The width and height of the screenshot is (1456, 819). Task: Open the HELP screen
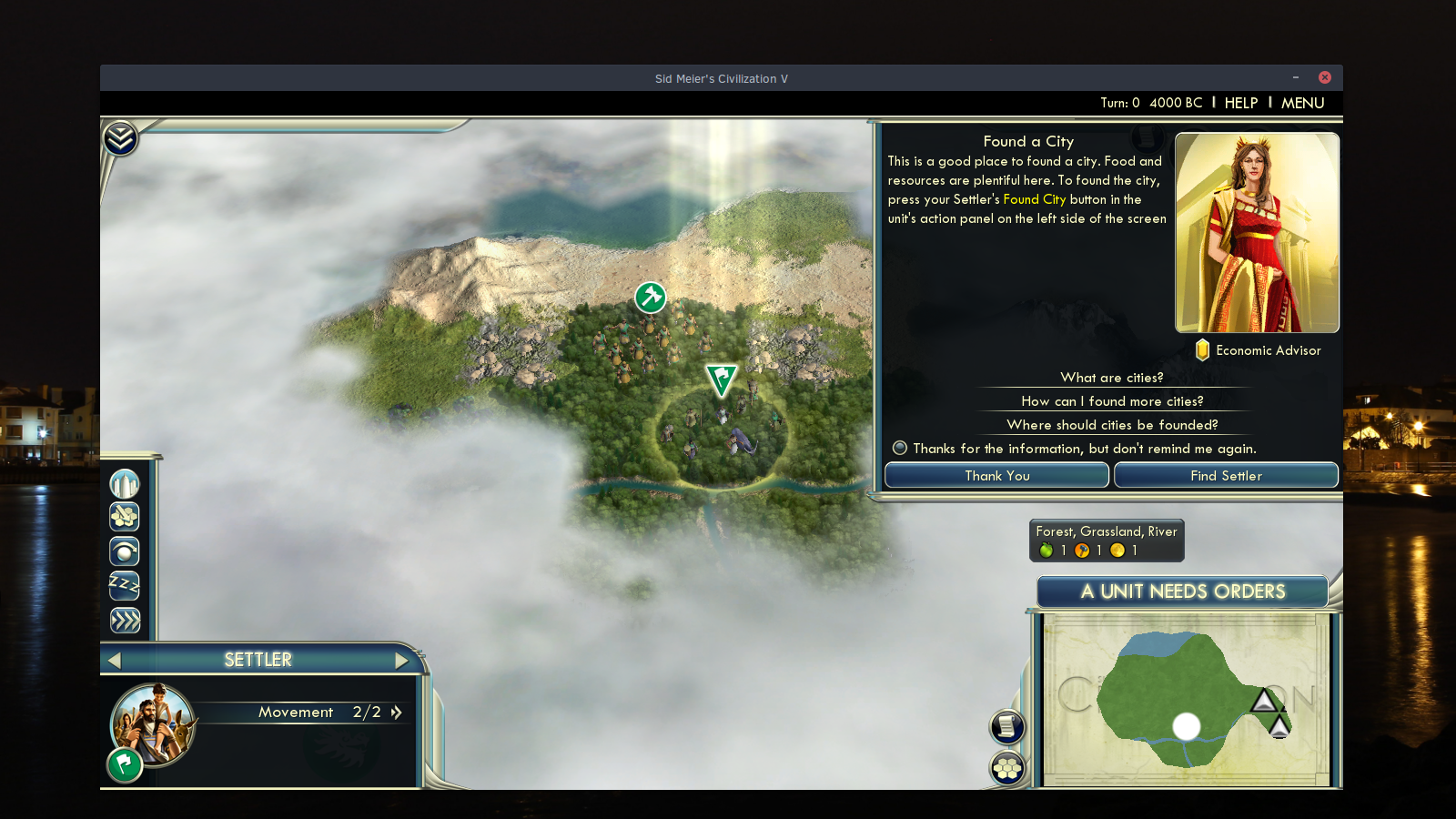(x=1240, y=104)
